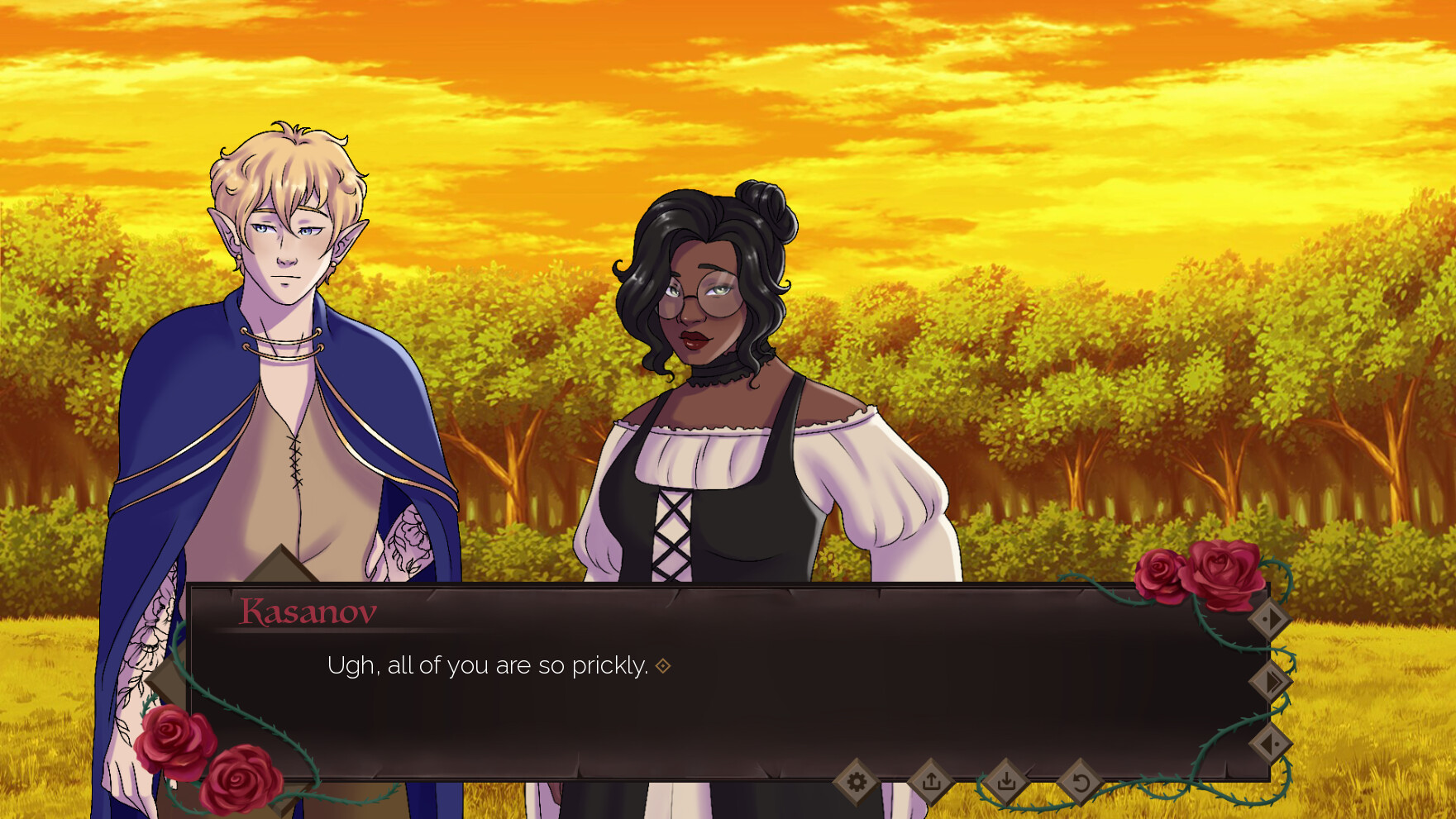1456x819 pixels.
Task: Click the top-right diamond on the textbox
Action: click(1269, 618)
